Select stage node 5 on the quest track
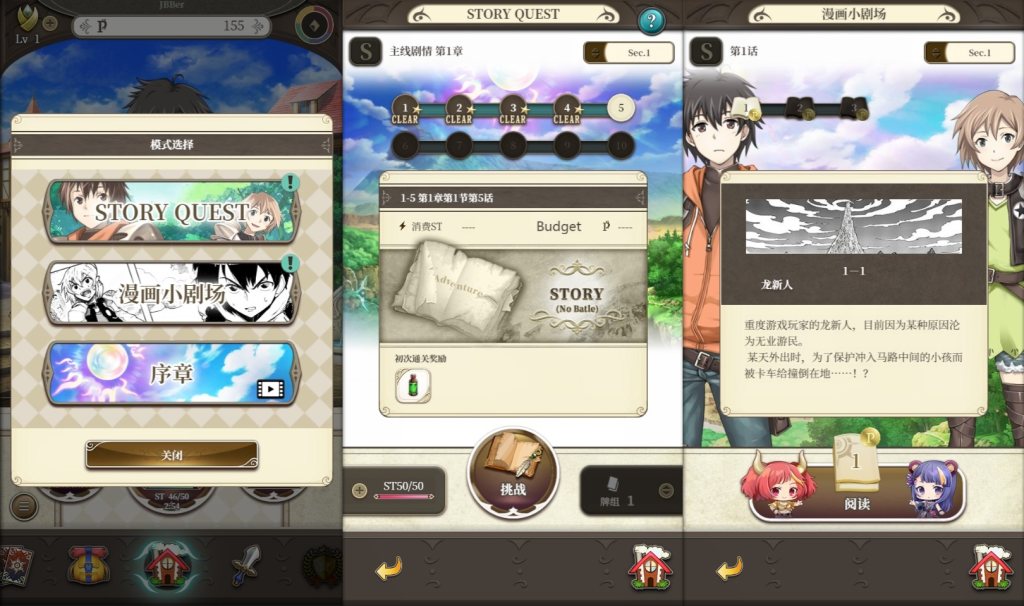 621,108
